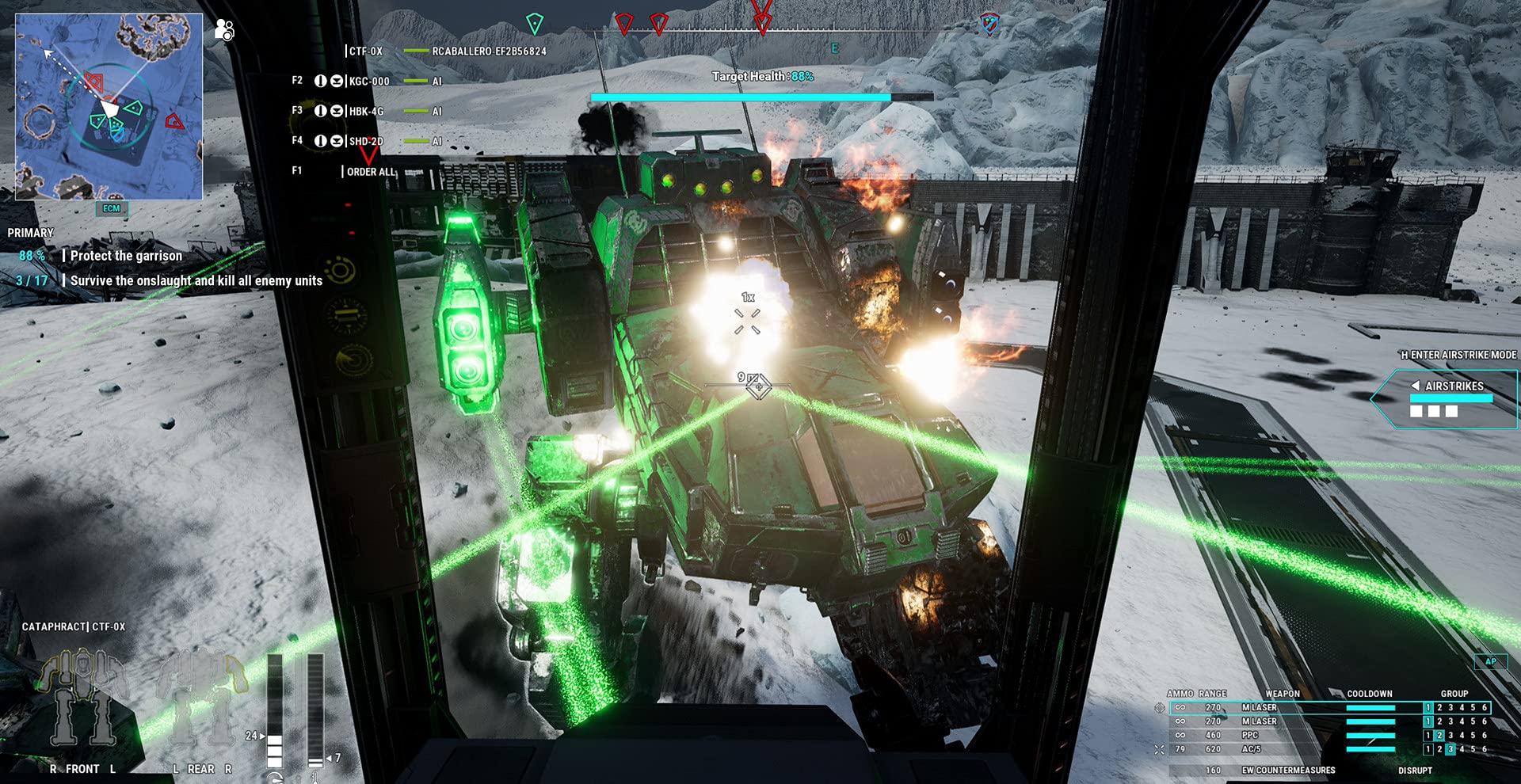
Task: Select the envelope command icon beside KGC-000
Action: (337, 81)
